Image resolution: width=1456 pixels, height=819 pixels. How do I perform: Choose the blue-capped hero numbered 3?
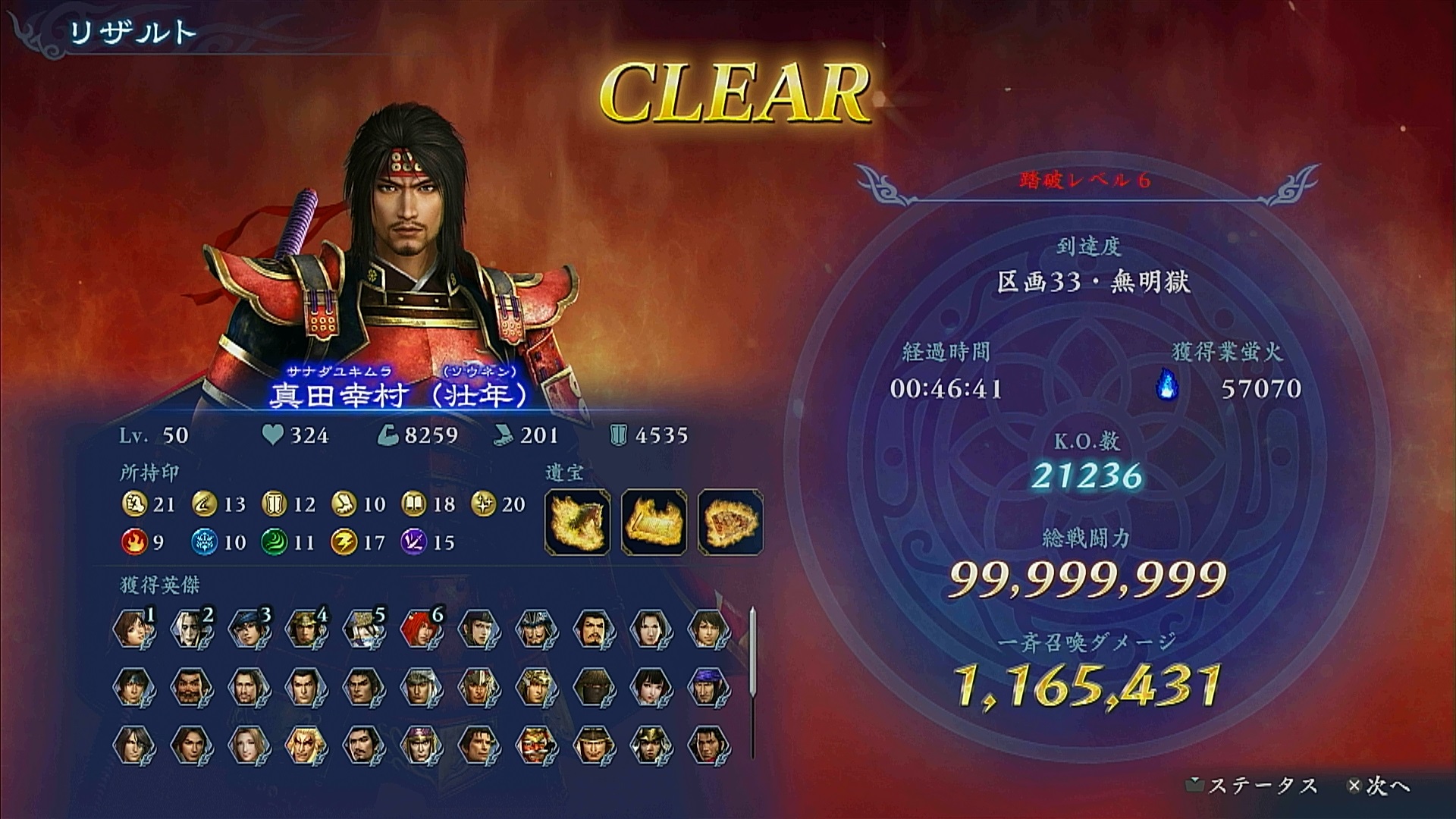click(x=249, y=629)
